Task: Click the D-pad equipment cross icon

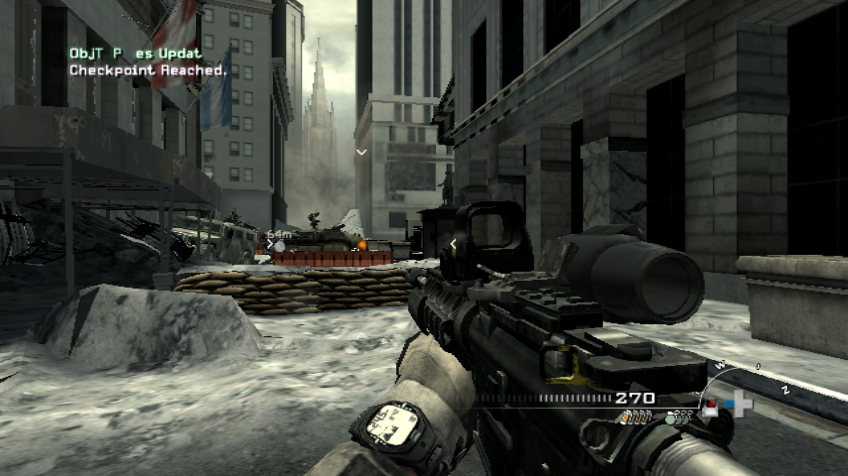Action: (x=741, y=405)
